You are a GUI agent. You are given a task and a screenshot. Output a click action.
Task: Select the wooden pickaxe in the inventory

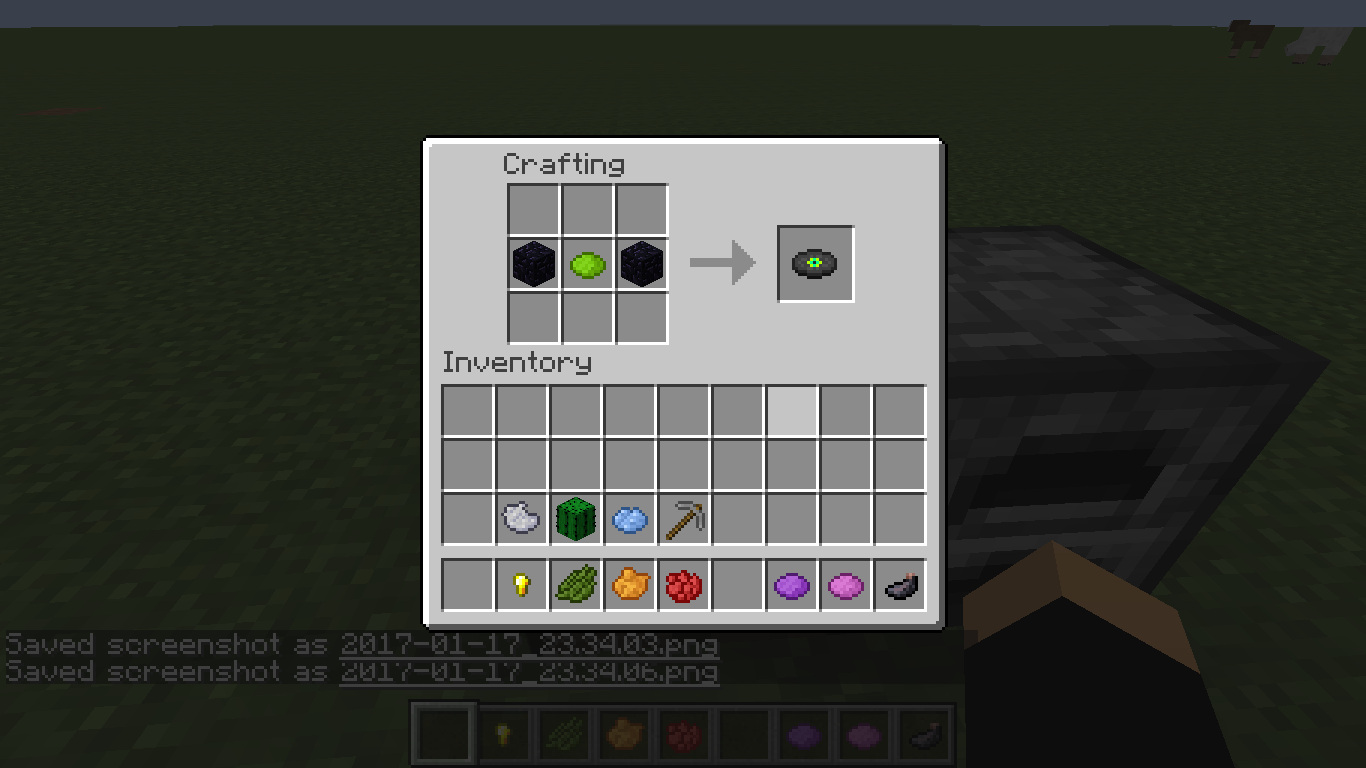[x=683, y=518]
